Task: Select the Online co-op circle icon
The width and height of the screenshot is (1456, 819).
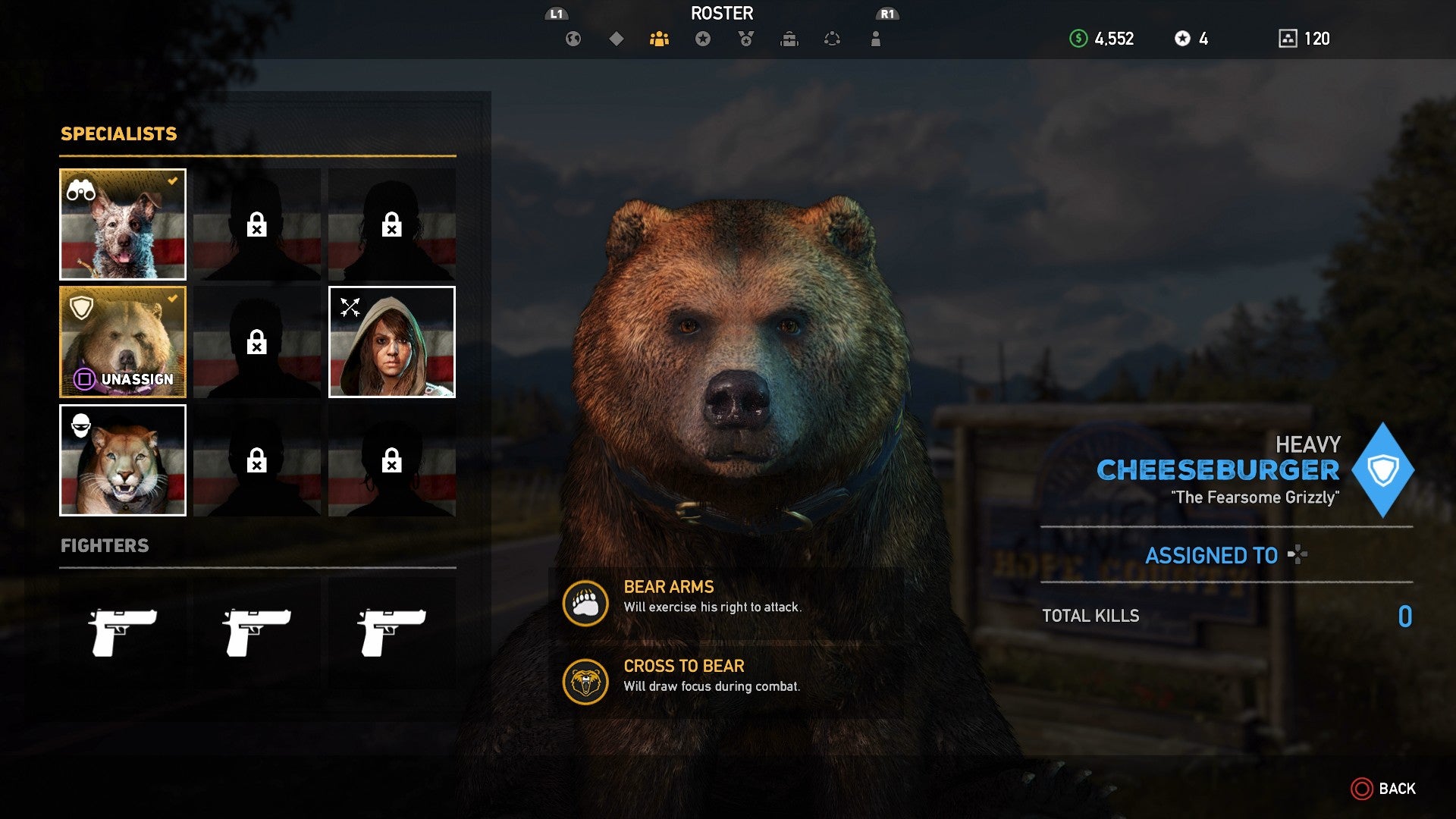Action: [832, 39]
